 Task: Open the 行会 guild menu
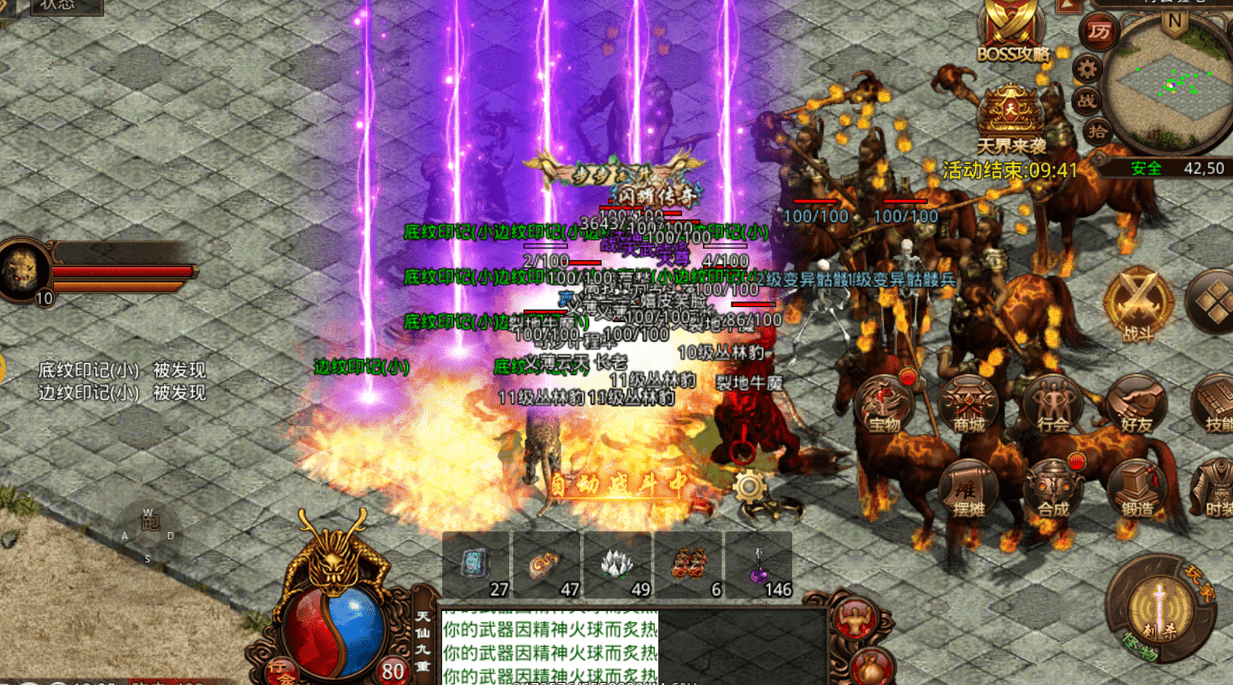click(x=1053, y=406)
